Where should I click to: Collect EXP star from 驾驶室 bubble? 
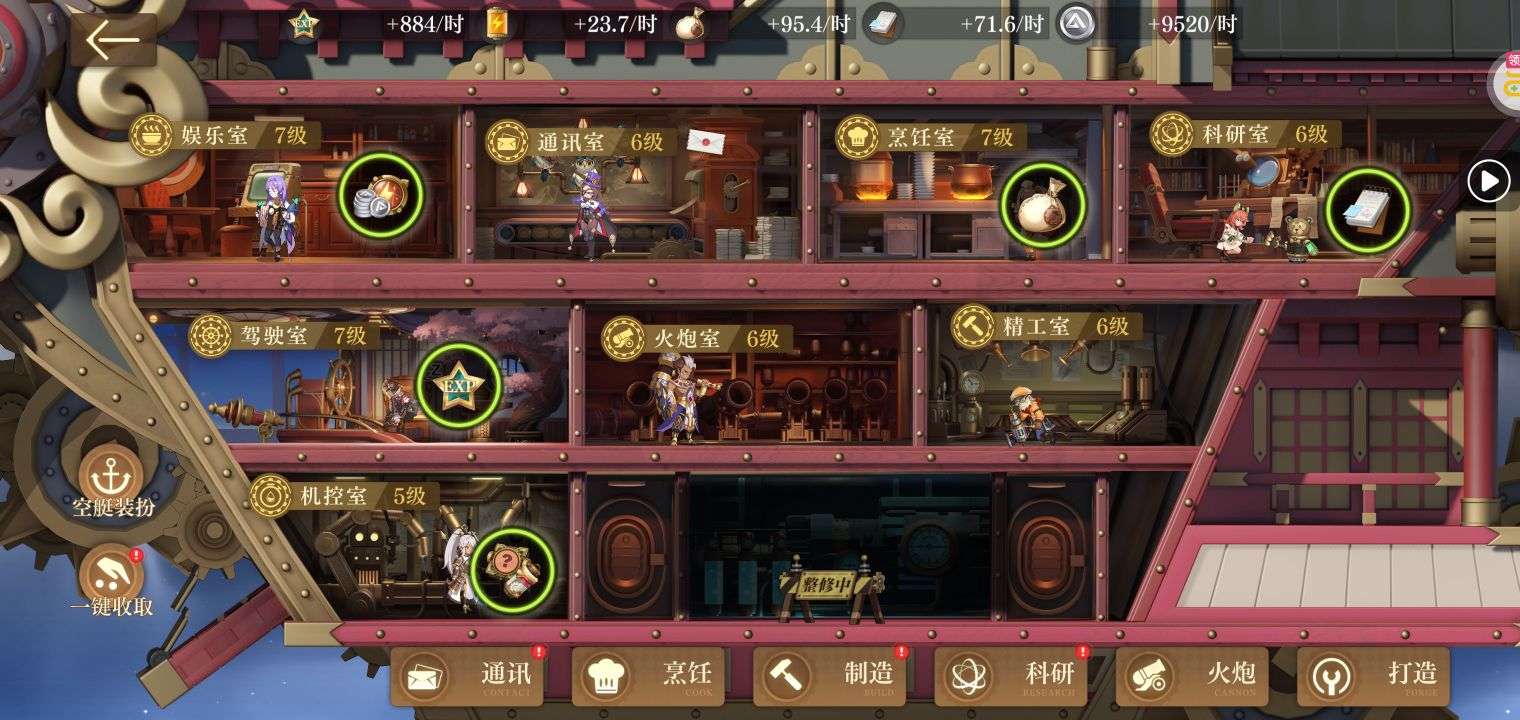pos(459,386)
